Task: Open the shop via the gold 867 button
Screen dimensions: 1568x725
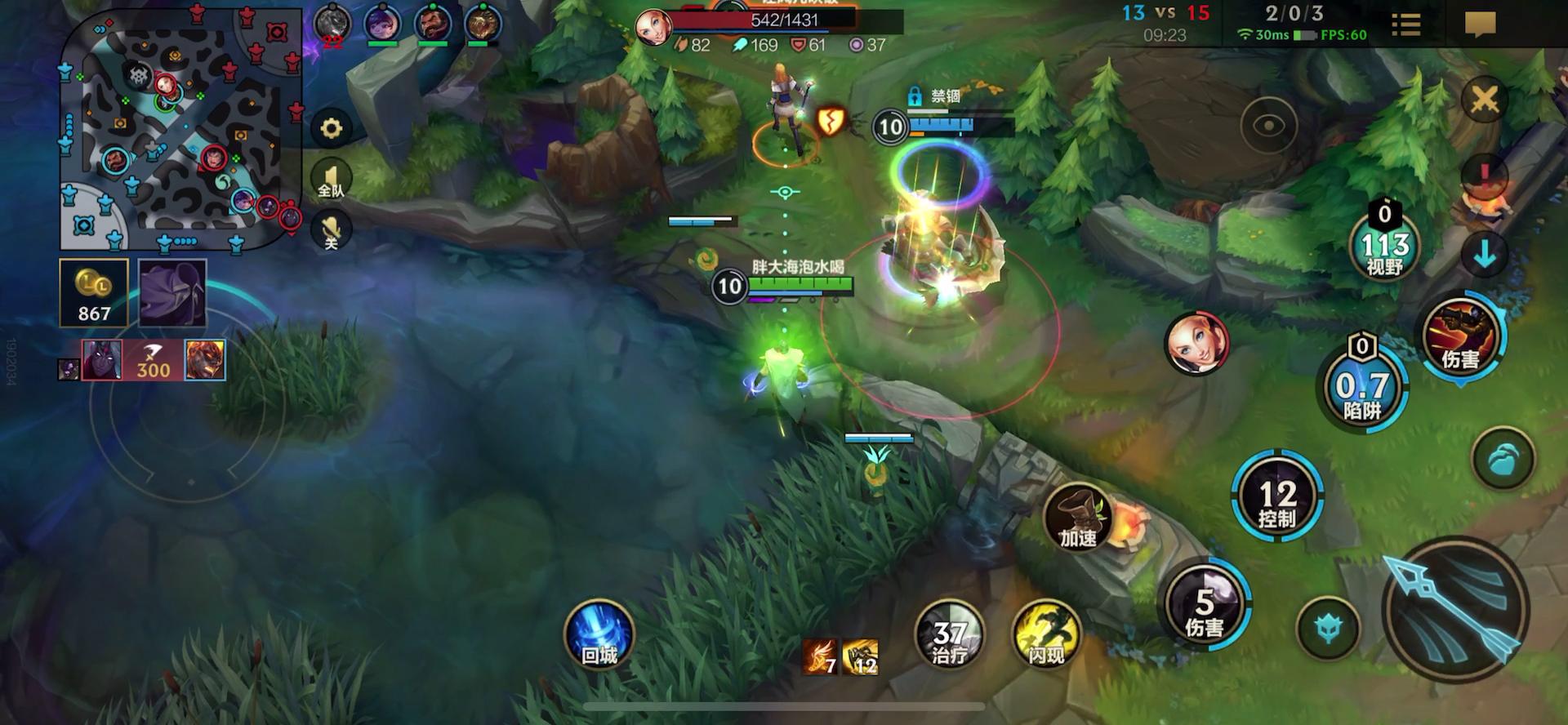Action: pos(94,293)
